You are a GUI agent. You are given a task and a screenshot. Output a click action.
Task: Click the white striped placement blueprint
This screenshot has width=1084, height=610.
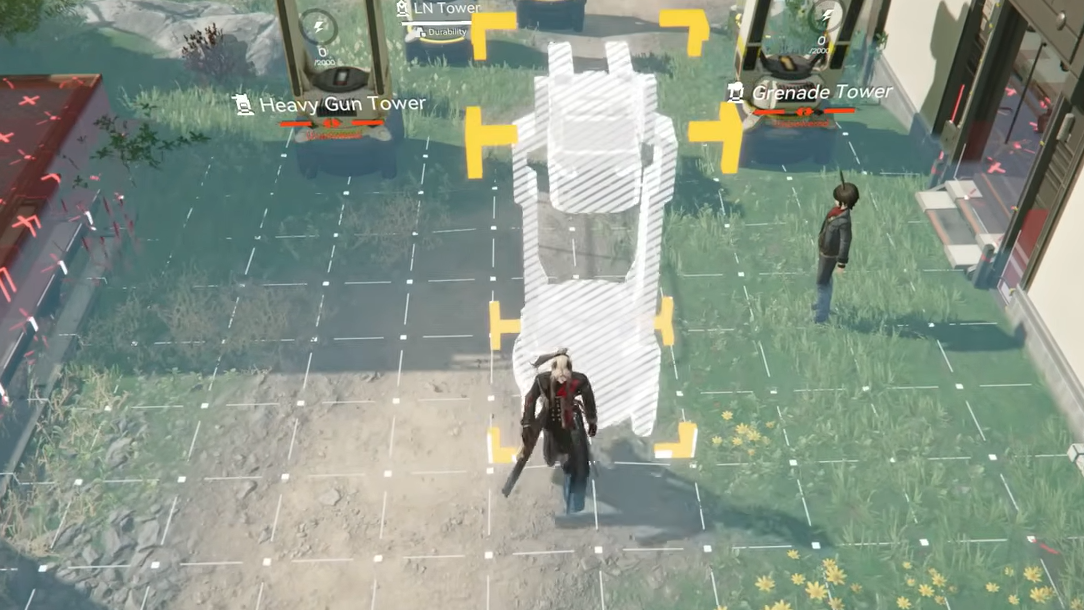point(596,230)
